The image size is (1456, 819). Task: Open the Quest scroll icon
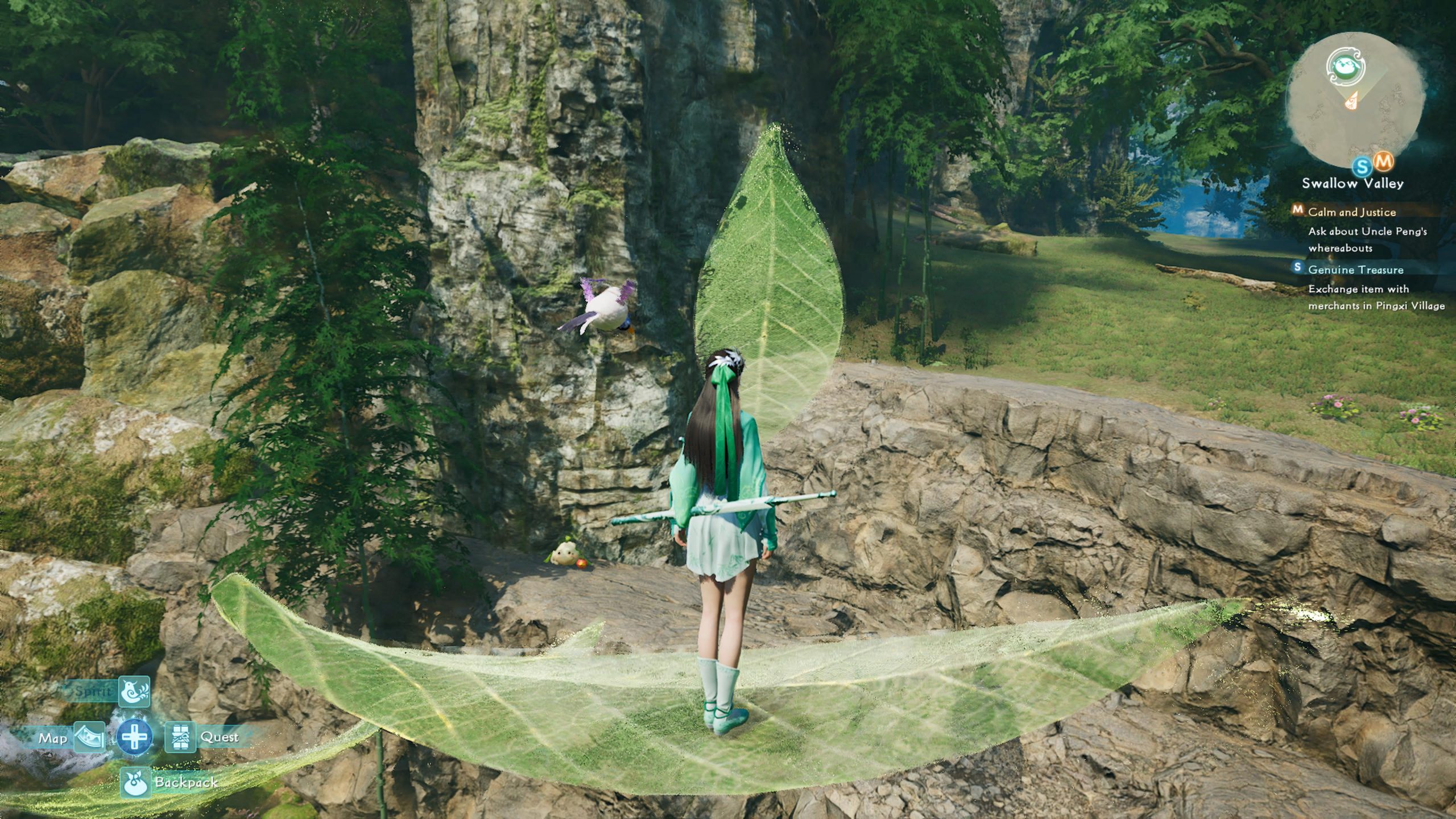tap(180, 738)
